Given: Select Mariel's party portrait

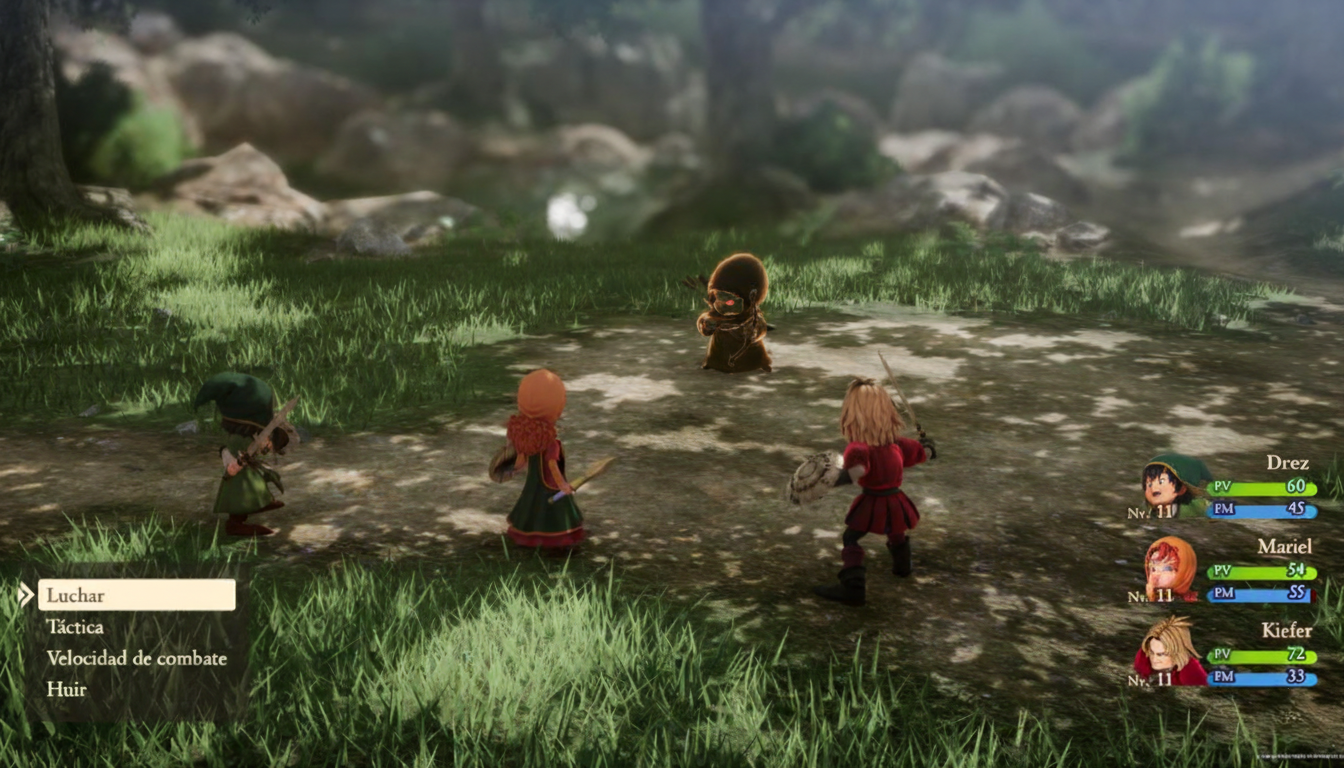Looking at the screenshot, I should pyautogui.click(x=1171, y=570).
